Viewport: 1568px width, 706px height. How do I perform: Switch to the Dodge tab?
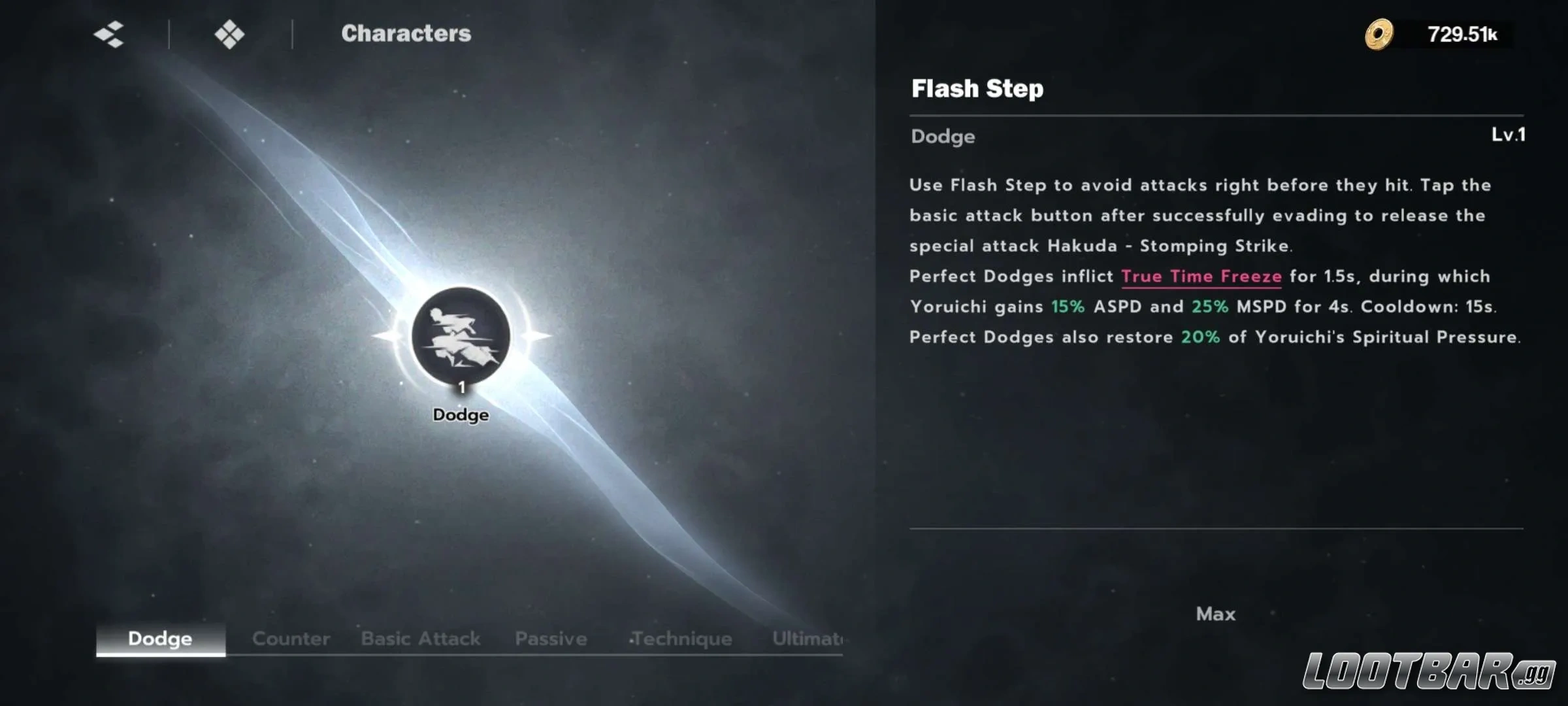(x=160, y=639)
